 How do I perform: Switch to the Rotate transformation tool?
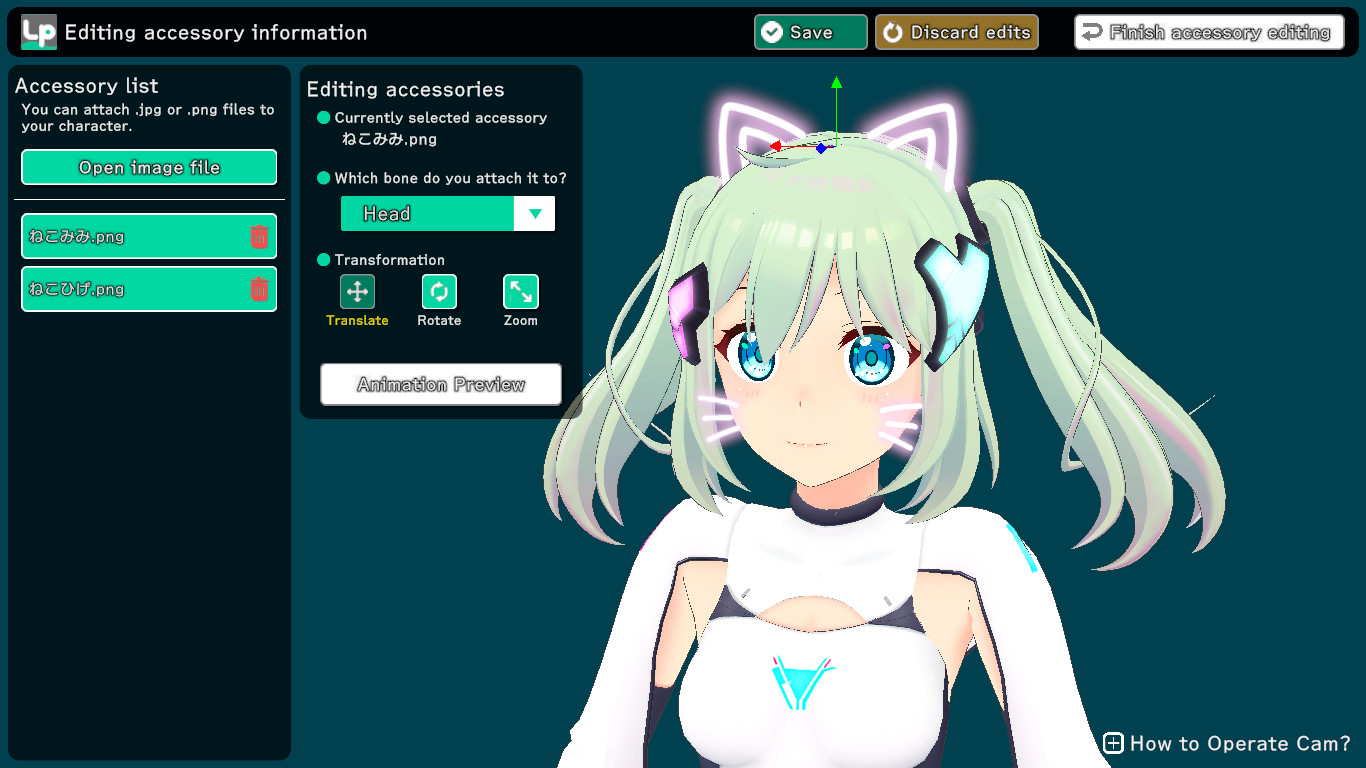pyautogui.click(x=439, y=292)
